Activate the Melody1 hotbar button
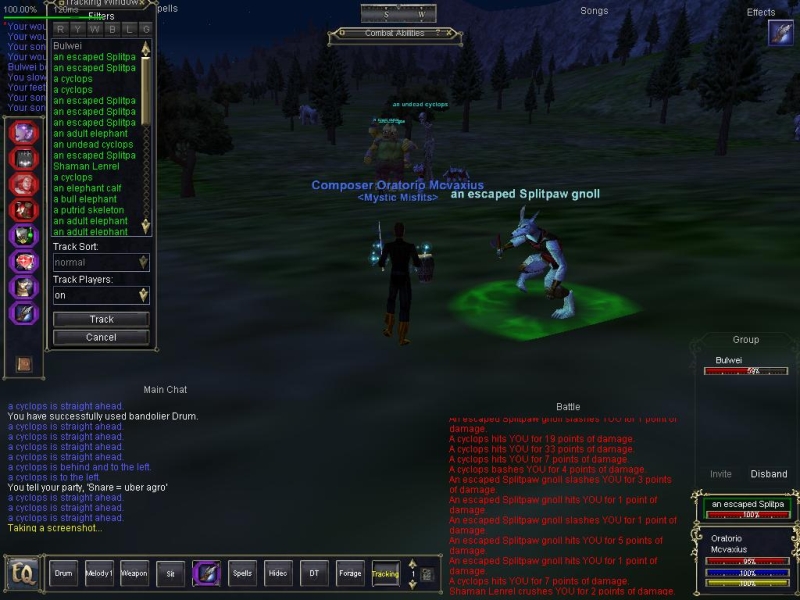The width and height of the screenshot is (800, 600). click(x=98, y=573)
